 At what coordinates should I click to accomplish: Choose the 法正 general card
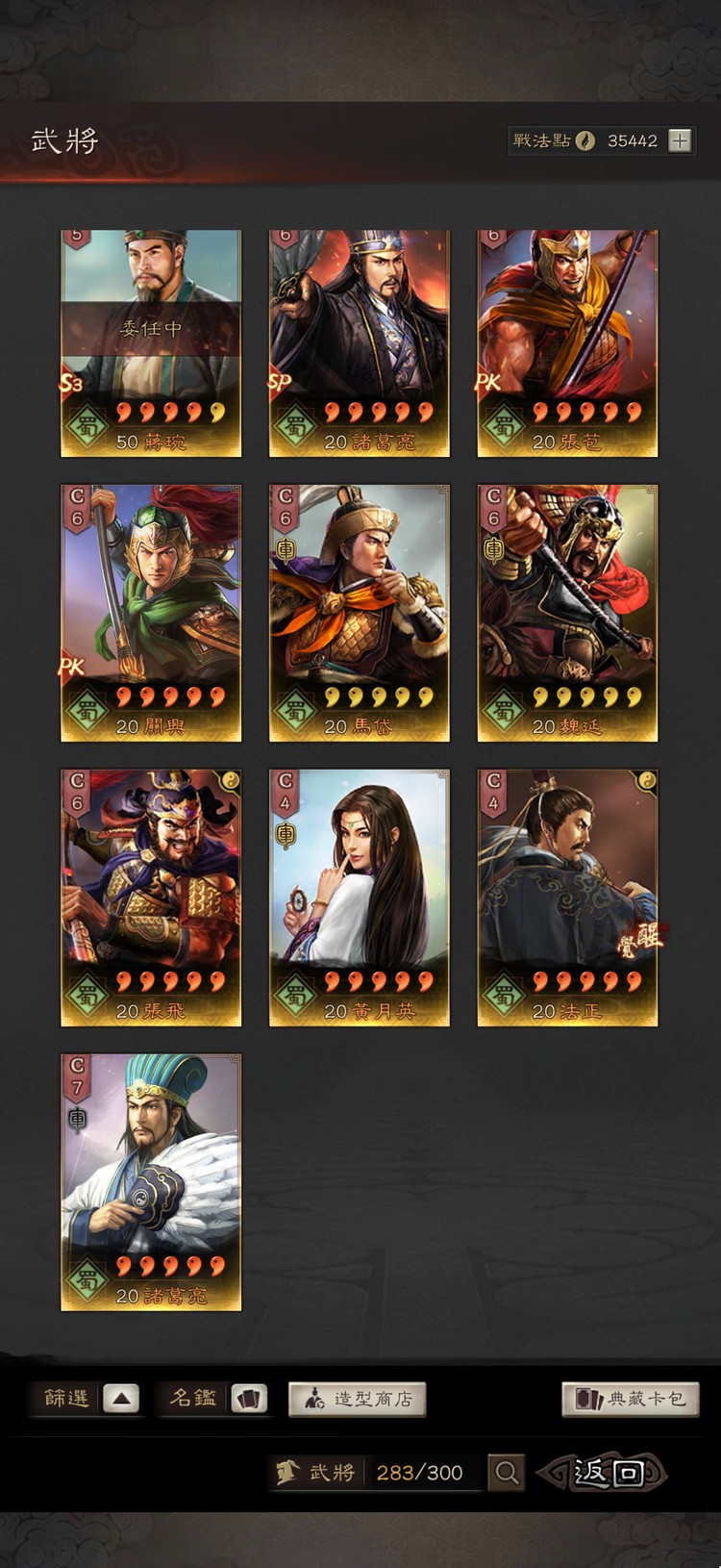click(567, 897)
